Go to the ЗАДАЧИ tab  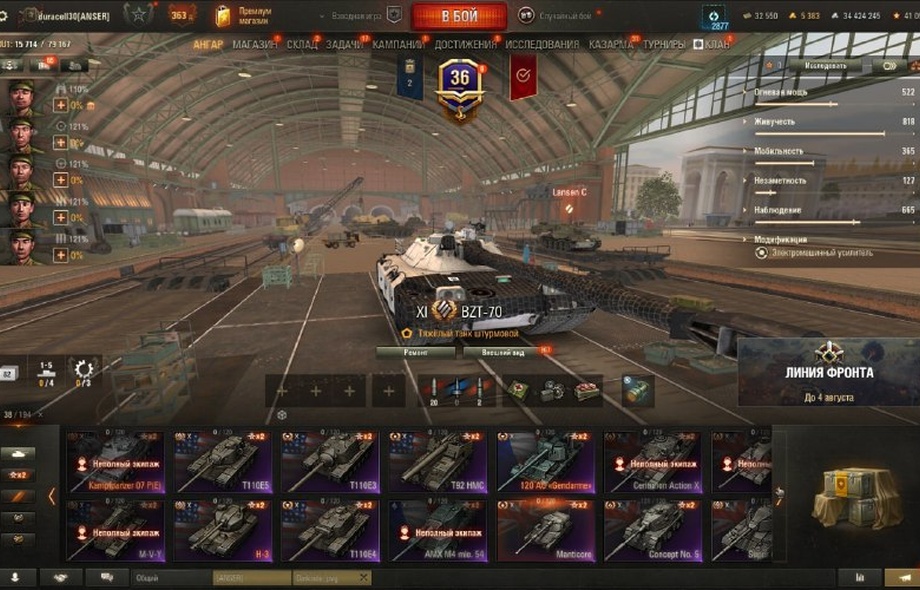click(x=345, y=45)
